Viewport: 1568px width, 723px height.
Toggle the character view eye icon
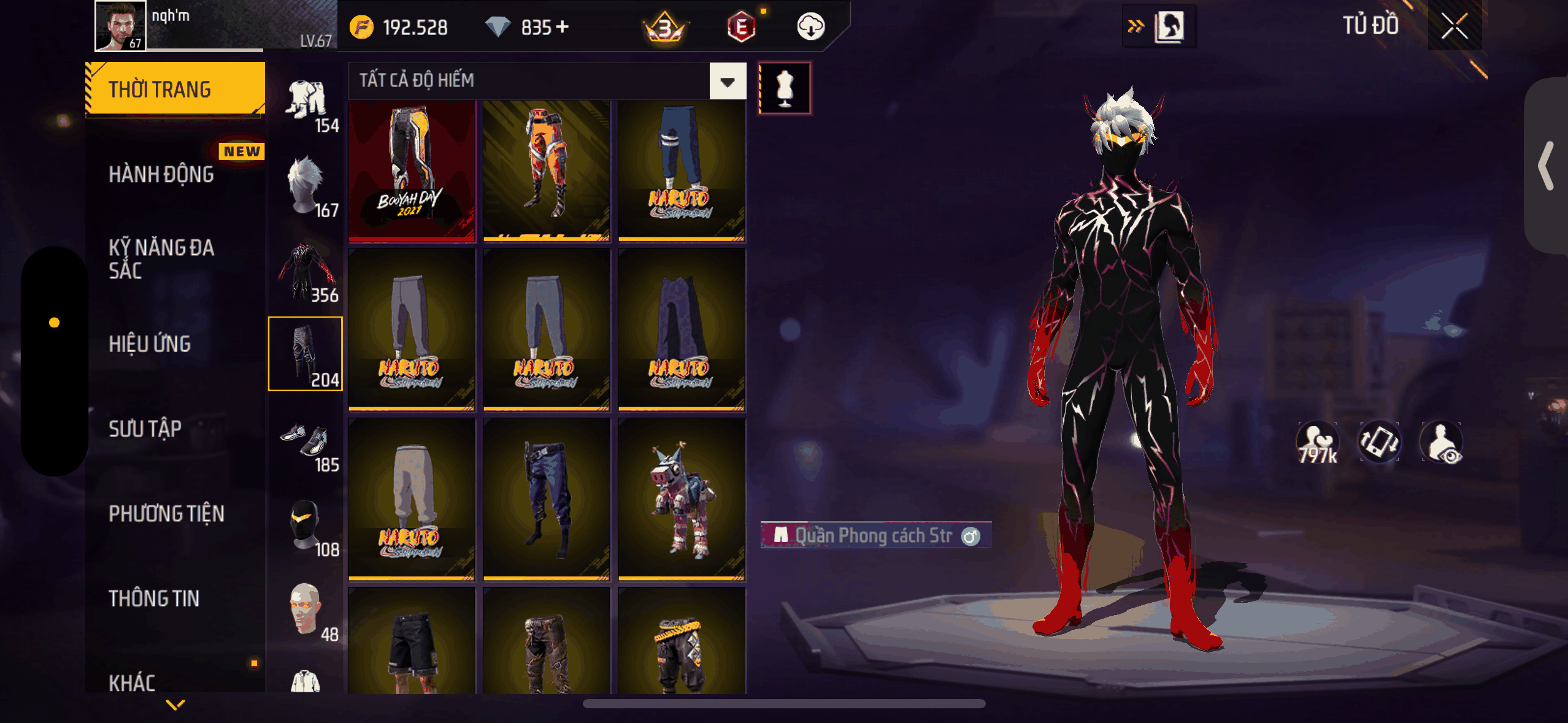point(1442,443)
